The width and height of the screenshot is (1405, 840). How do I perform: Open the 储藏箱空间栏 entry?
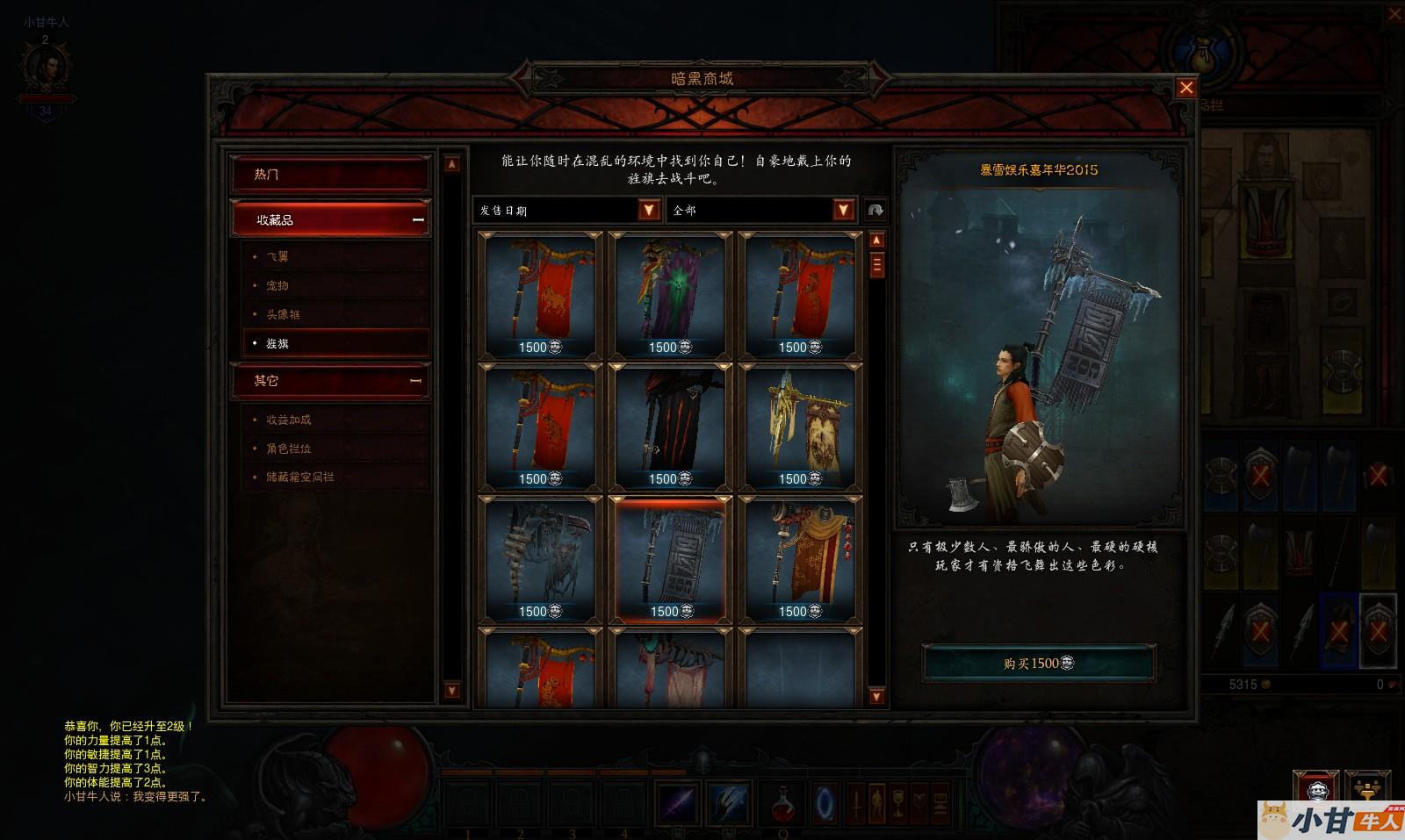tap(300, 477)
